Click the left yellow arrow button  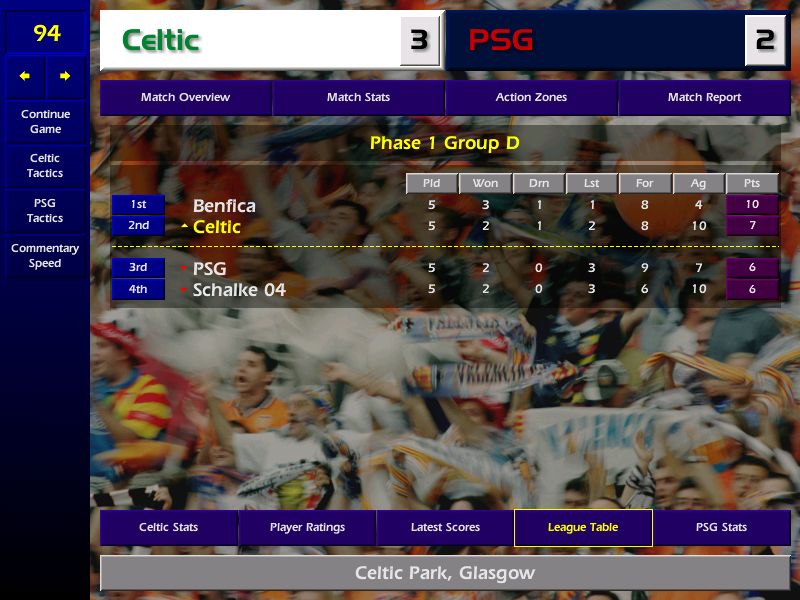point(25,76)
